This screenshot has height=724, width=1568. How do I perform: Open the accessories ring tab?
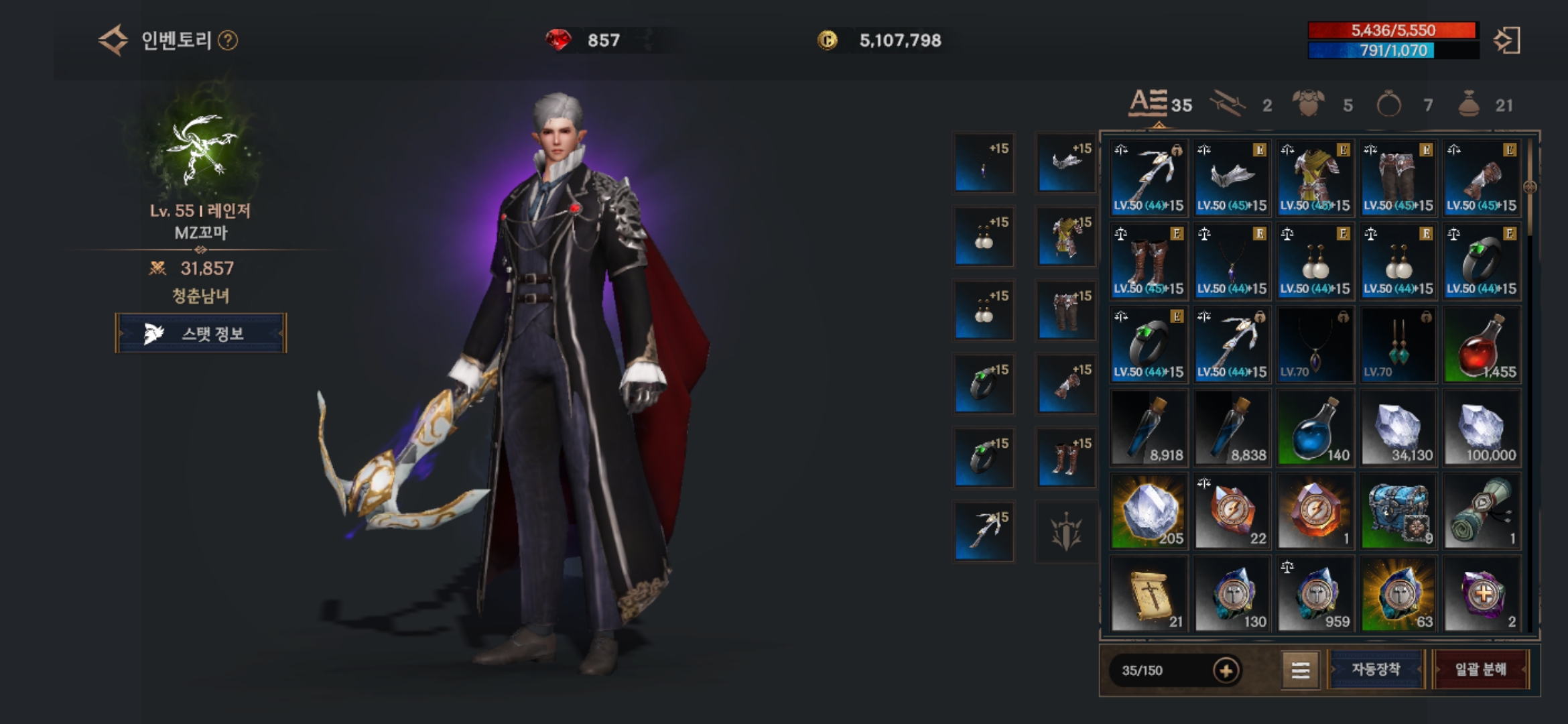pyautogui.click(x=1402, y=105)
